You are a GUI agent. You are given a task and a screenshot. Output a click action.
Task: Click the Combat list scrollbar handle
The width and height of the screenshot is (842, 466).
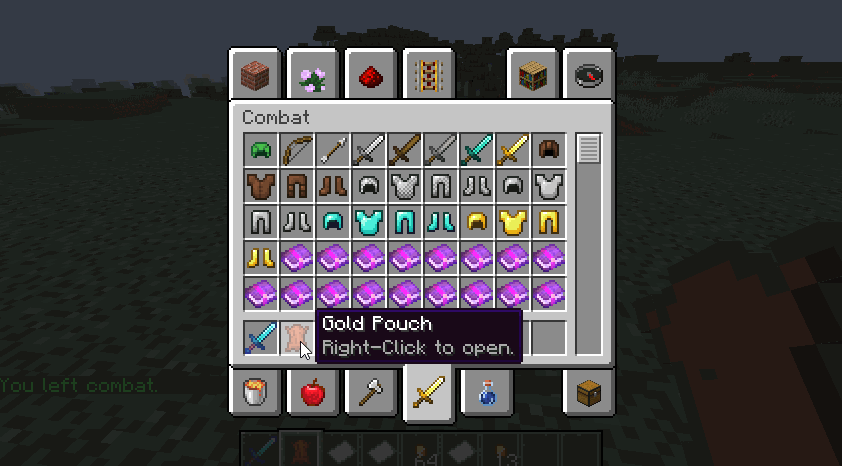(x=588, y=149)
